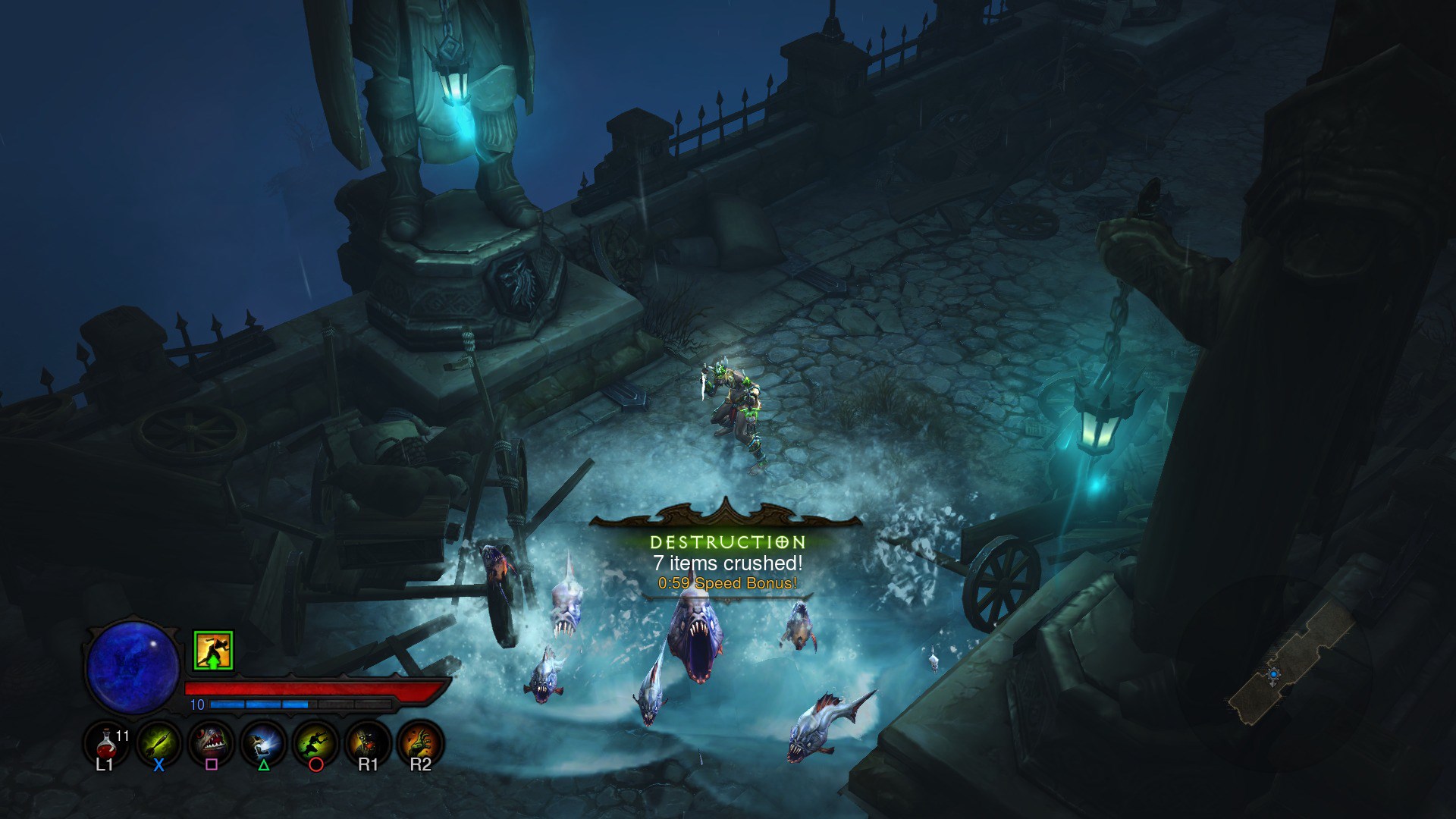Select the zombie face skill icon
Screen dimensions: 1456x819
point(368,742)
